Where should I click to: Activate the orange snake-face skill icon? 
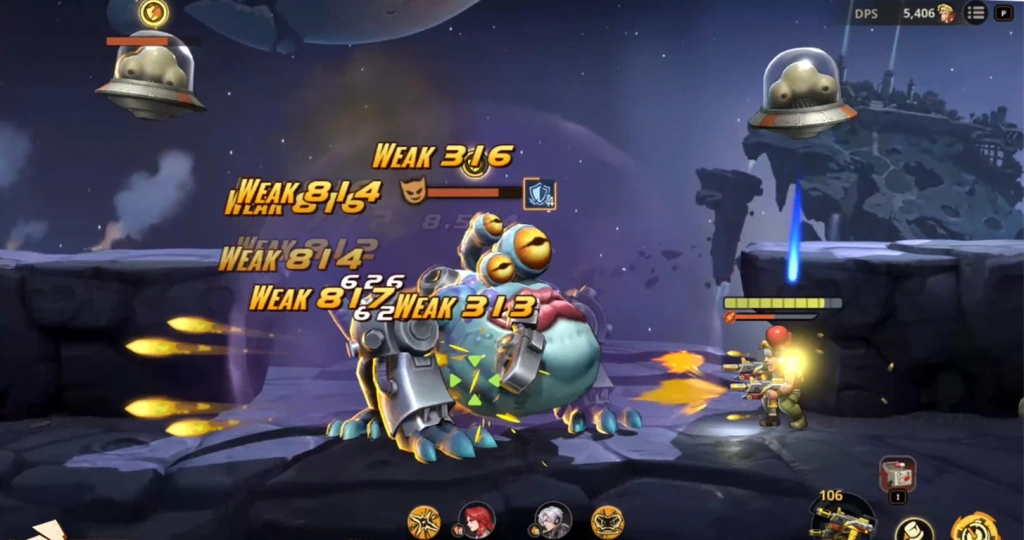click(x=607, y=521)
